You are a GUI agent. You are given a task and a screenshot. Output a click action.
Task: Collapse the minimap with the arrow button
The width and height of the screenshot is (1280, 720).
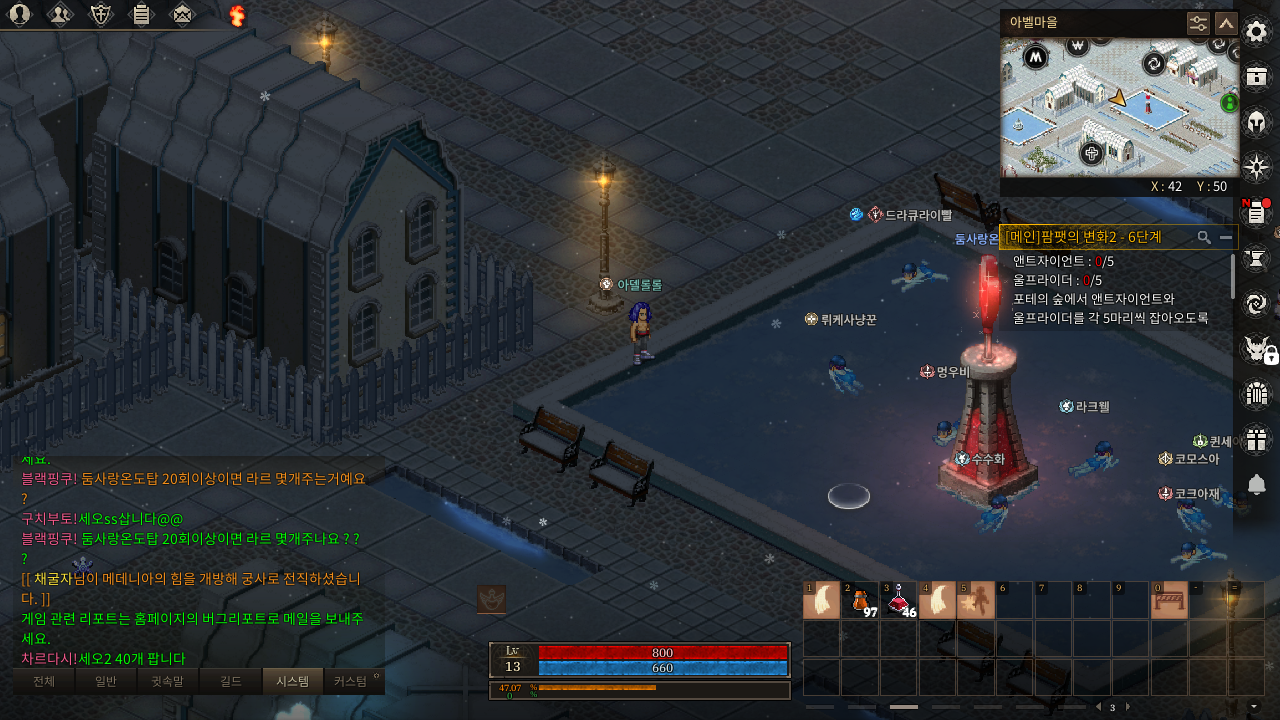[1226, 23]
